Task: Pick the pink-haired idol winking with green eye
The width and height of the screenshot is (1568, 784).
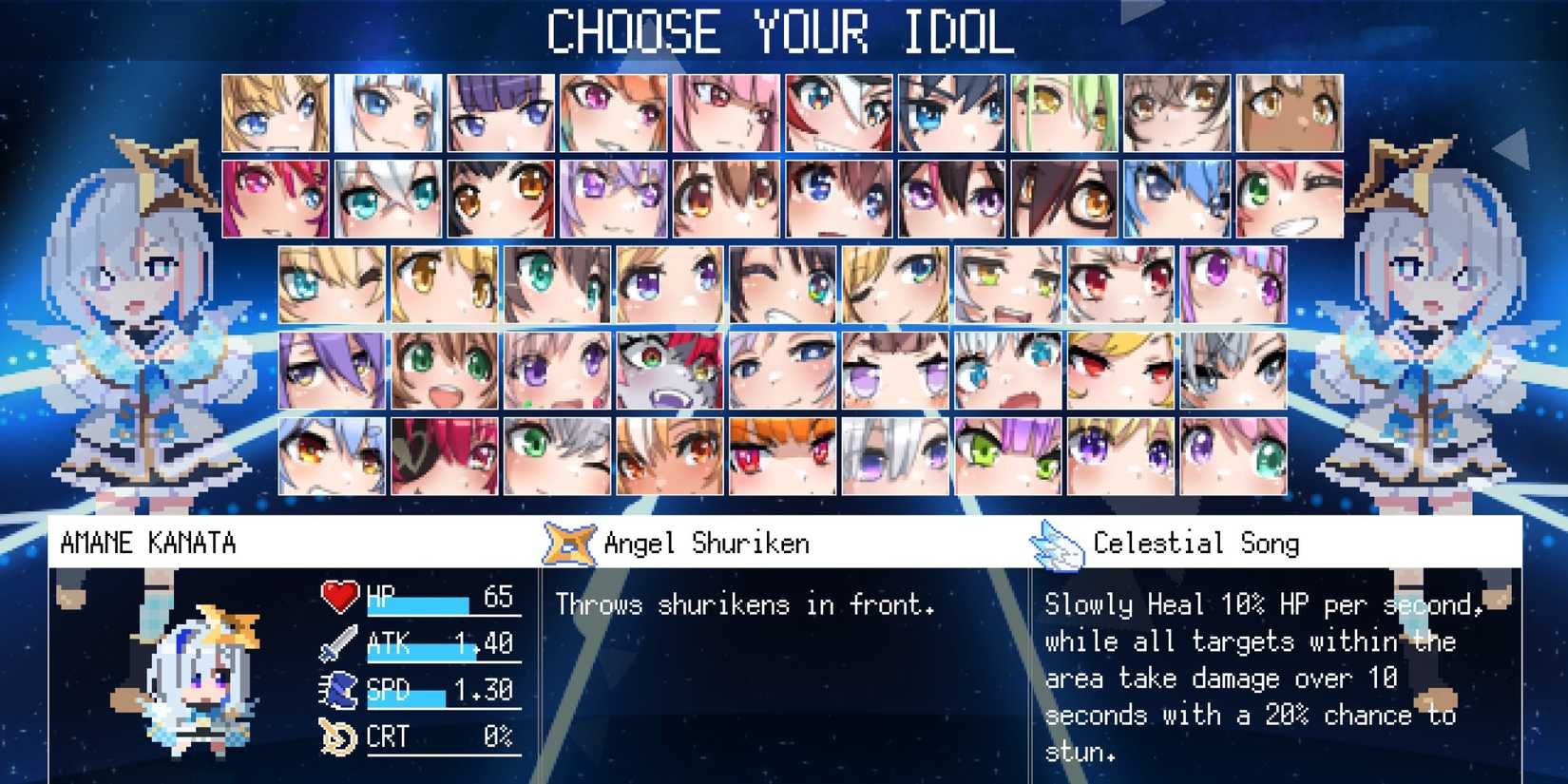Action: 1290,199
